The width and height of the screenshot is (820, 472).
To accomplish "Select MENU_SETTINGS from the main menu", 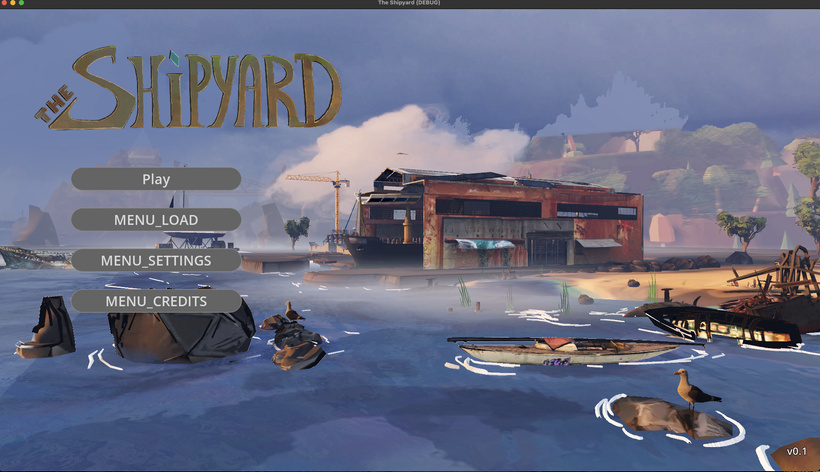I will 155,260.
